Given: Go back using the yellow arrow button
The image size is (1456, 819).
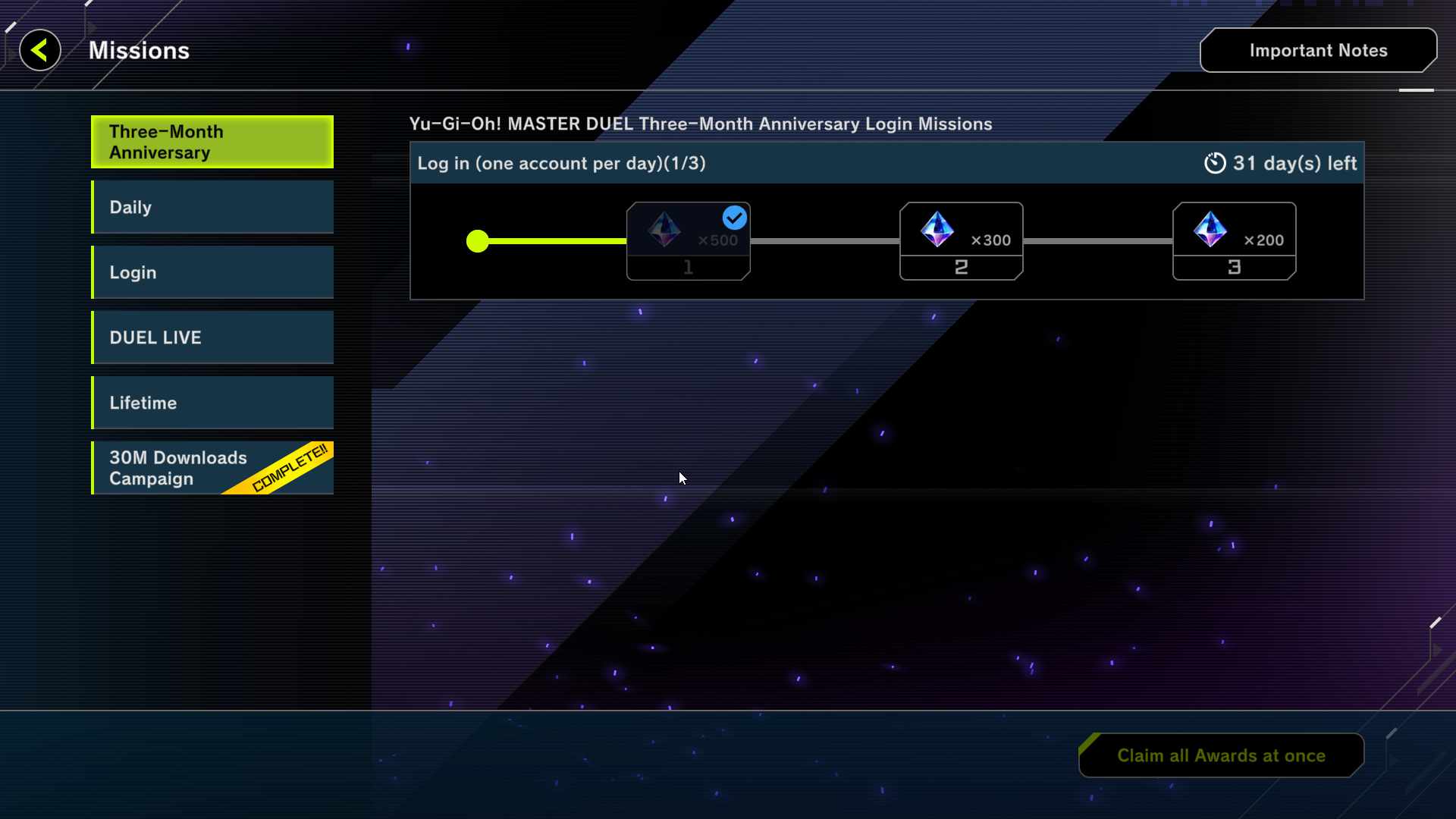Looking at the screenshot, I should (x=40, y=51).
